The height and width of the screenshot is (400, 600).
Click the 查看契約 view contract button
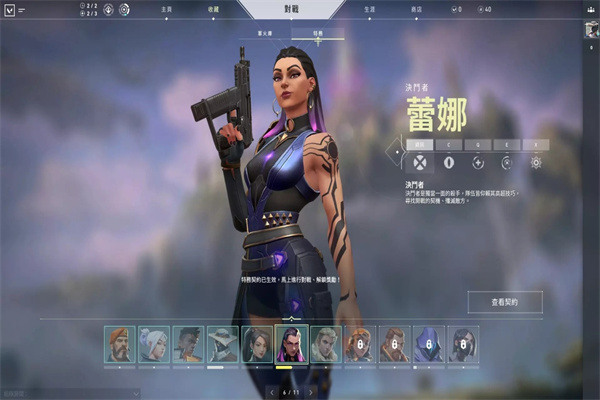[504, 301]
